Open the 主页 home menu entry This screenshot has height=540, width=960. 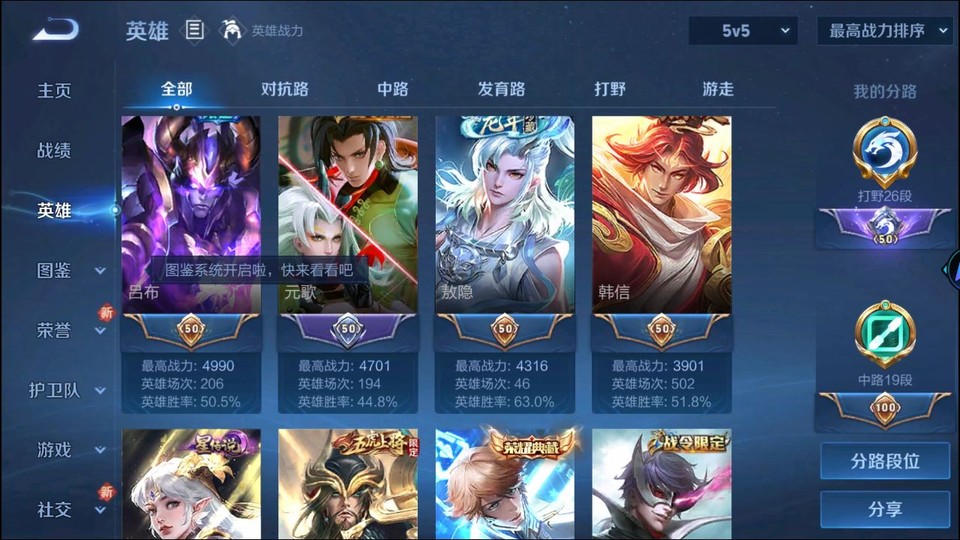point(54,91)
